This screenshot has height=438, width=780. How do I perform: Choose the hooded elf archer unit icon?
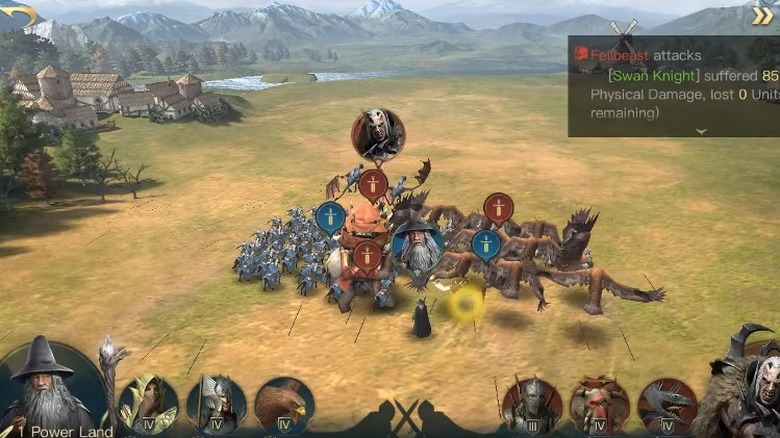tap(148, 403)
